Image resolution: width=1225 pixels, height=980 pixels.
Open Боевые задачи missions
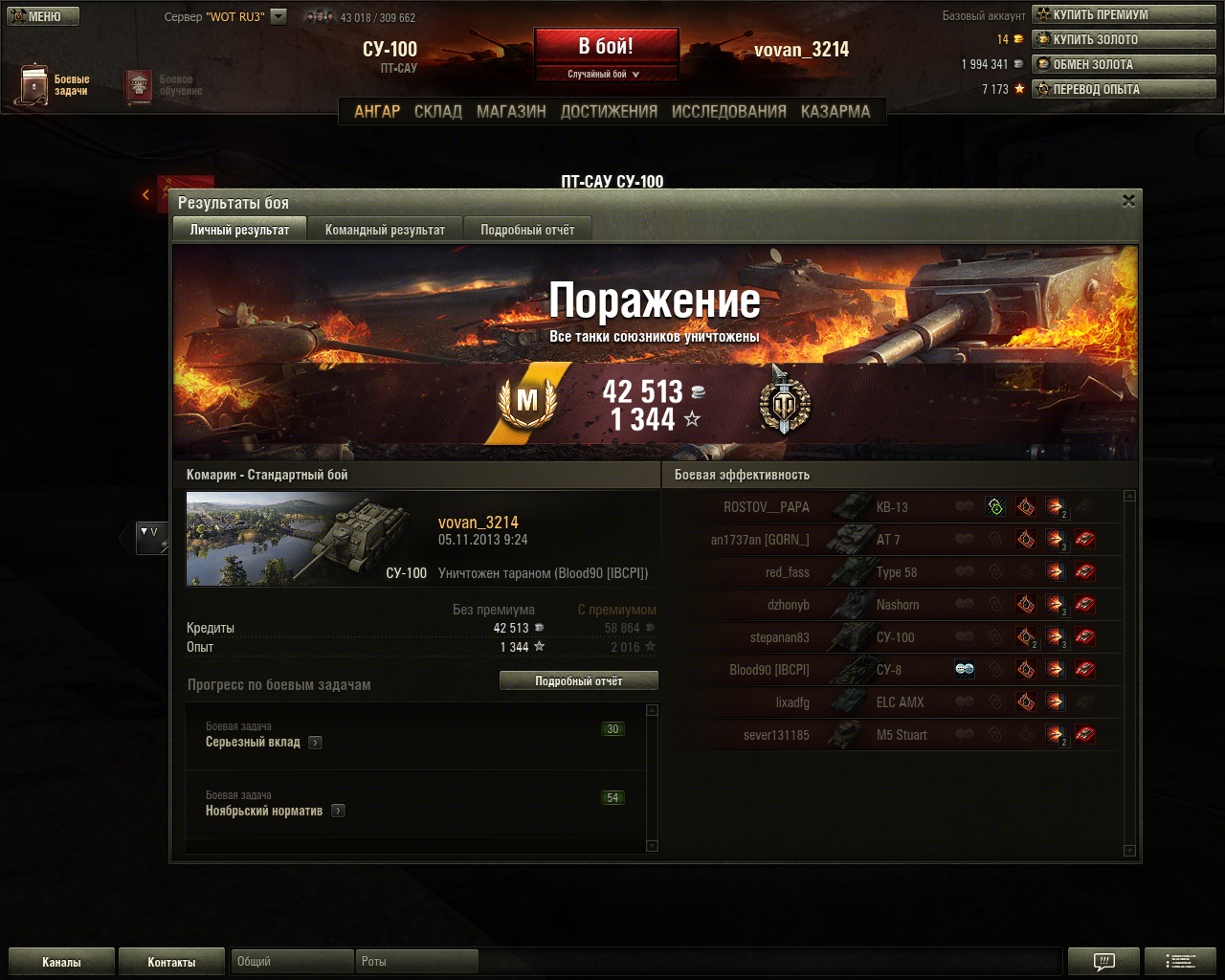point(54,85)
